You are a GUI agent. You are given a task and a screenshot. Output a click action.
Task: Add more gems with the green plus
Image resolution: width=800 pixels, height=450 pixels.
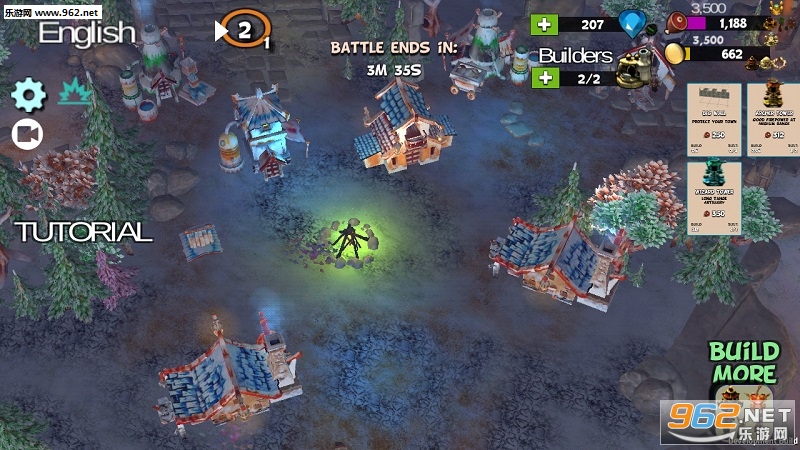pyautogui.click(x=545, y=25)
